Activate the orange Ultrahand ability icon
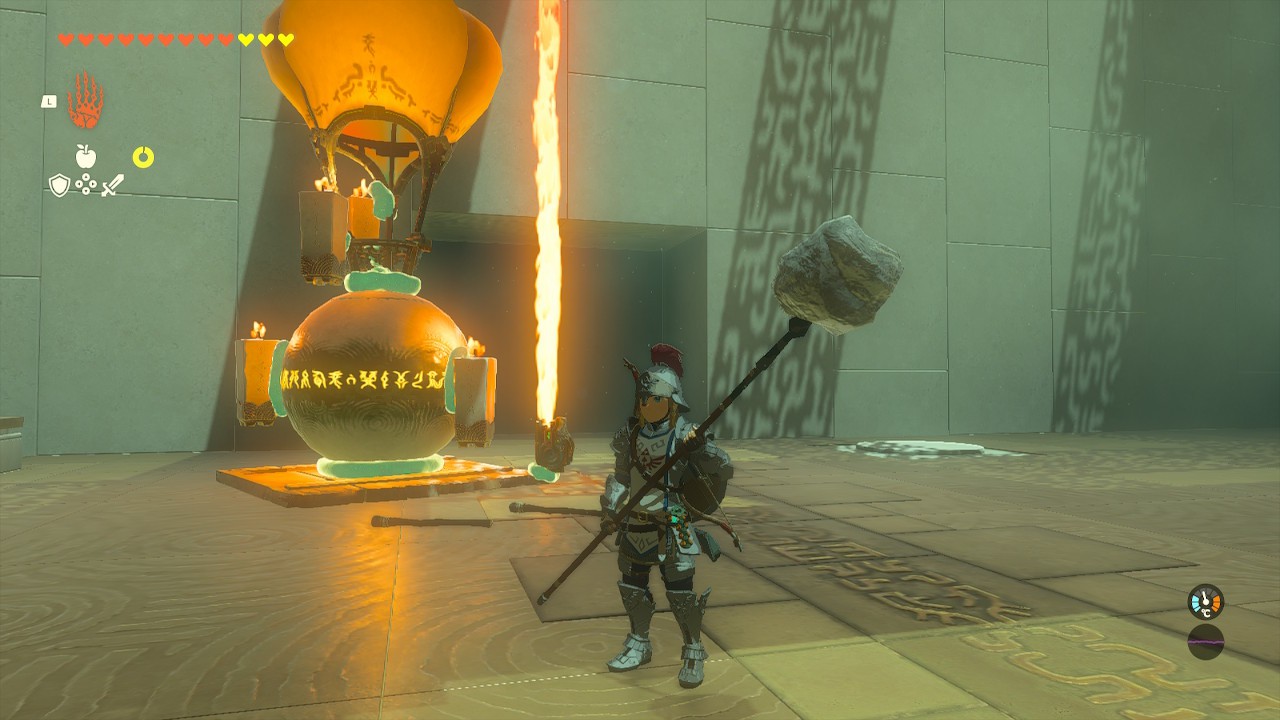Screen dimensions: 1280x720 pyautogui.click(x=85, y=100)
